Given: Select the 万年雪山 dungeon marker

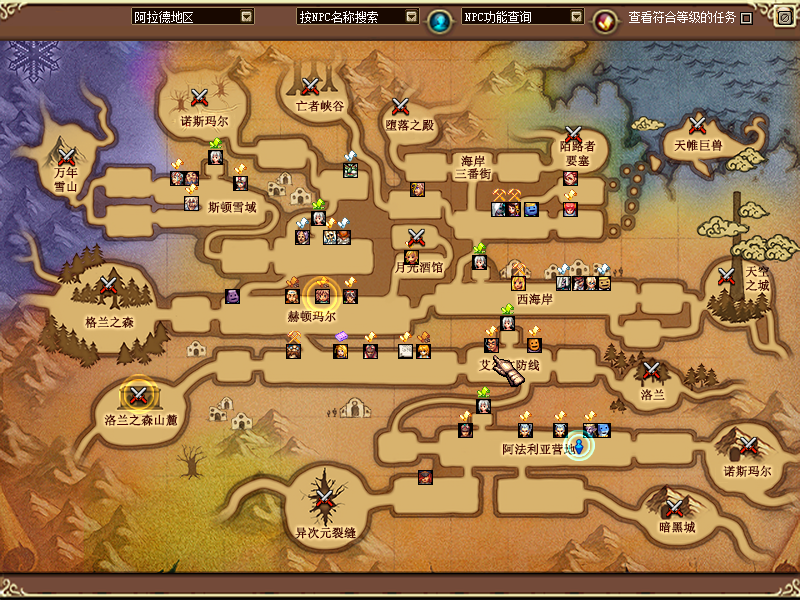Looking at the screenshot, I should coord(67,156).
